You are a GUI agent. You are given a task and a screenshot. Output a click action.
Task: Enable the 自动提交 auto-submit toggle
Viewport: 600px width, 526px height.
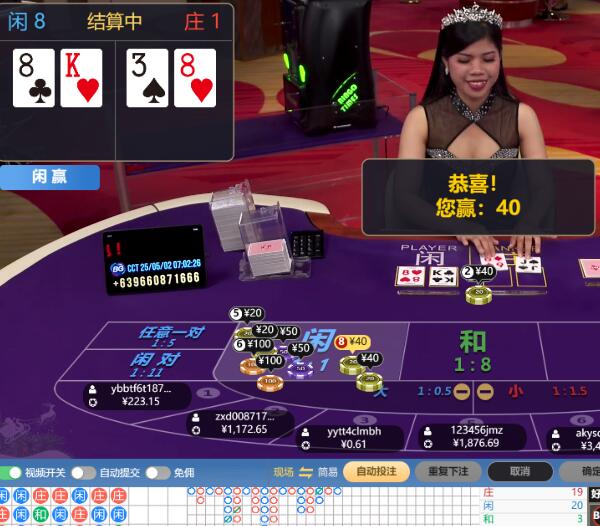pyautogui.click(x=85, y=472)
